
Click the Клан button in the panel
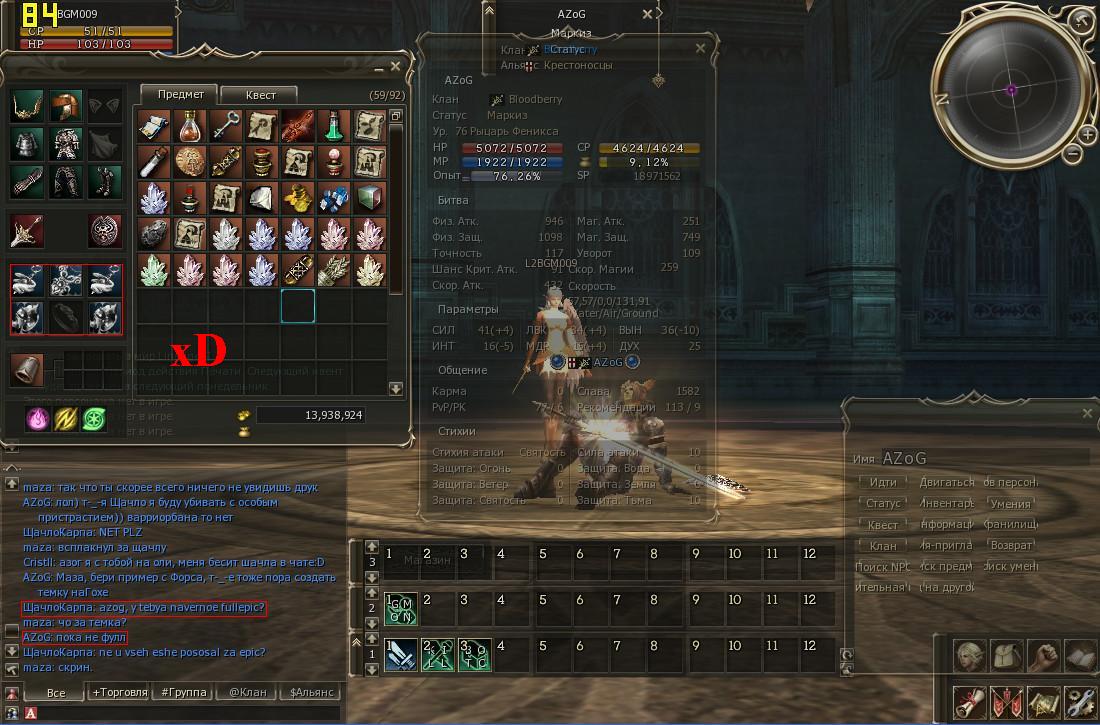coord(883,546)
